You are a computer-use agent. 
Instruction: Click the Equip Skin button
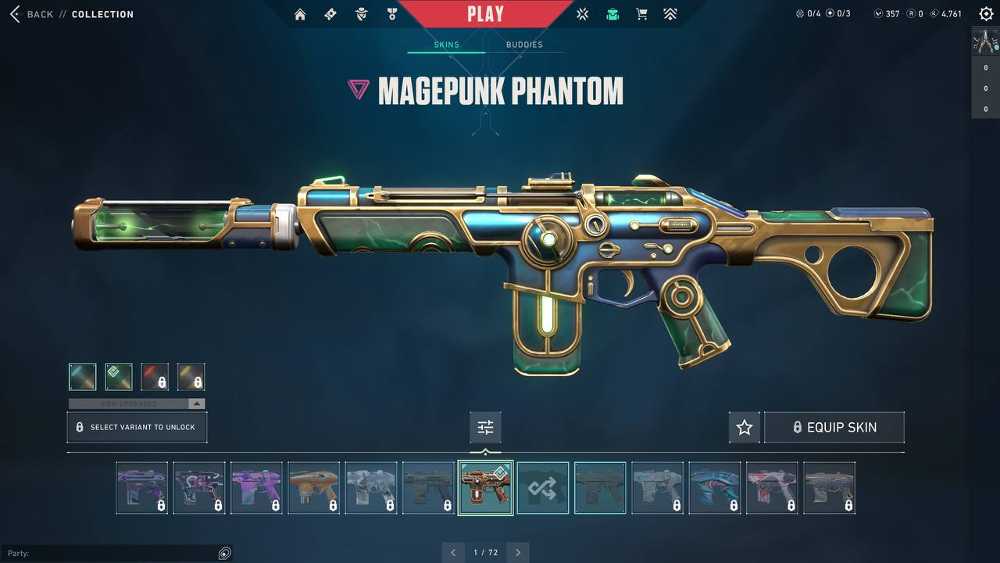coord(834,427)
